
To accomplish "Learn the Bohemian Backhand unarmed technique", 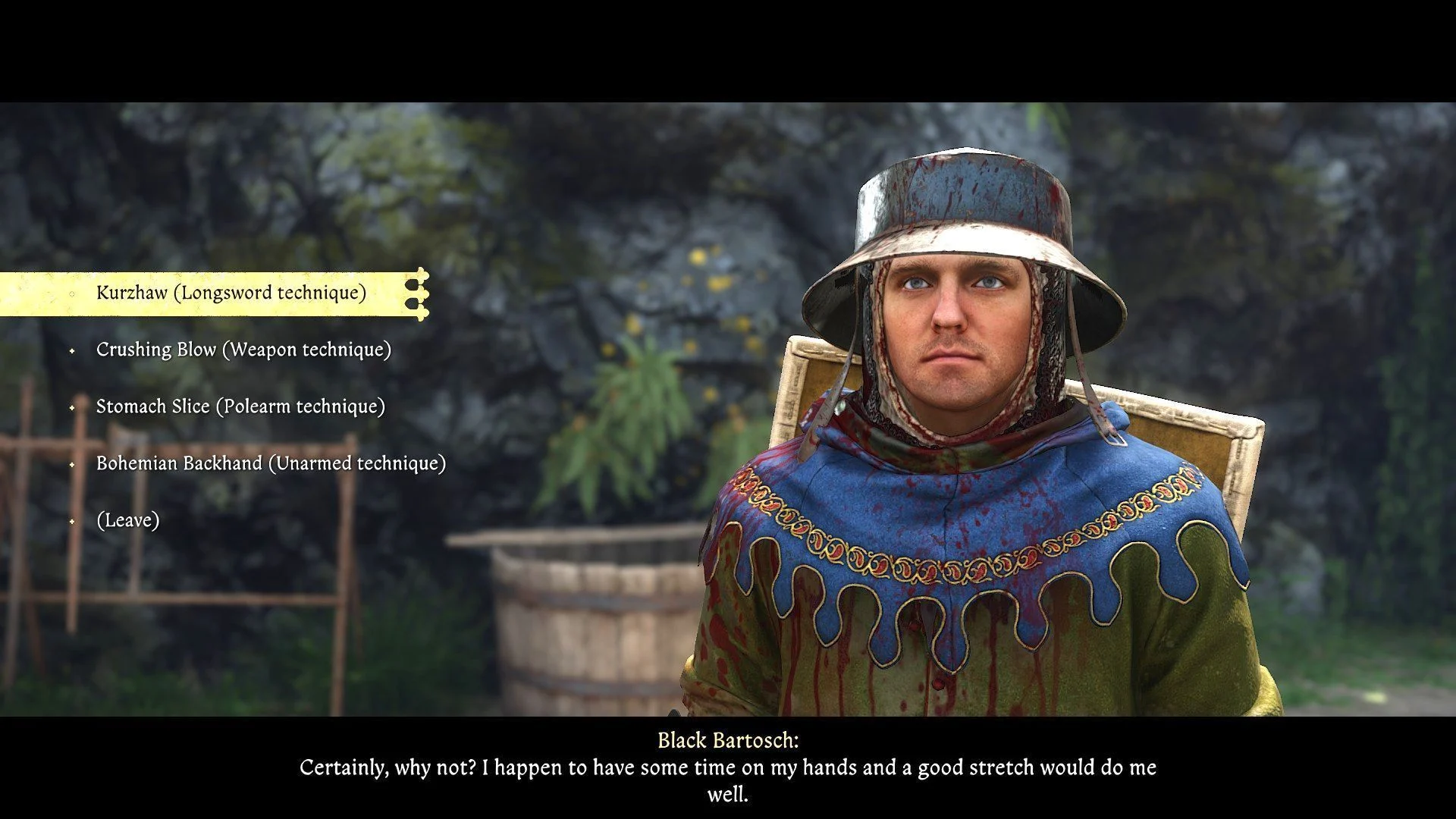I will coord(271,463).
